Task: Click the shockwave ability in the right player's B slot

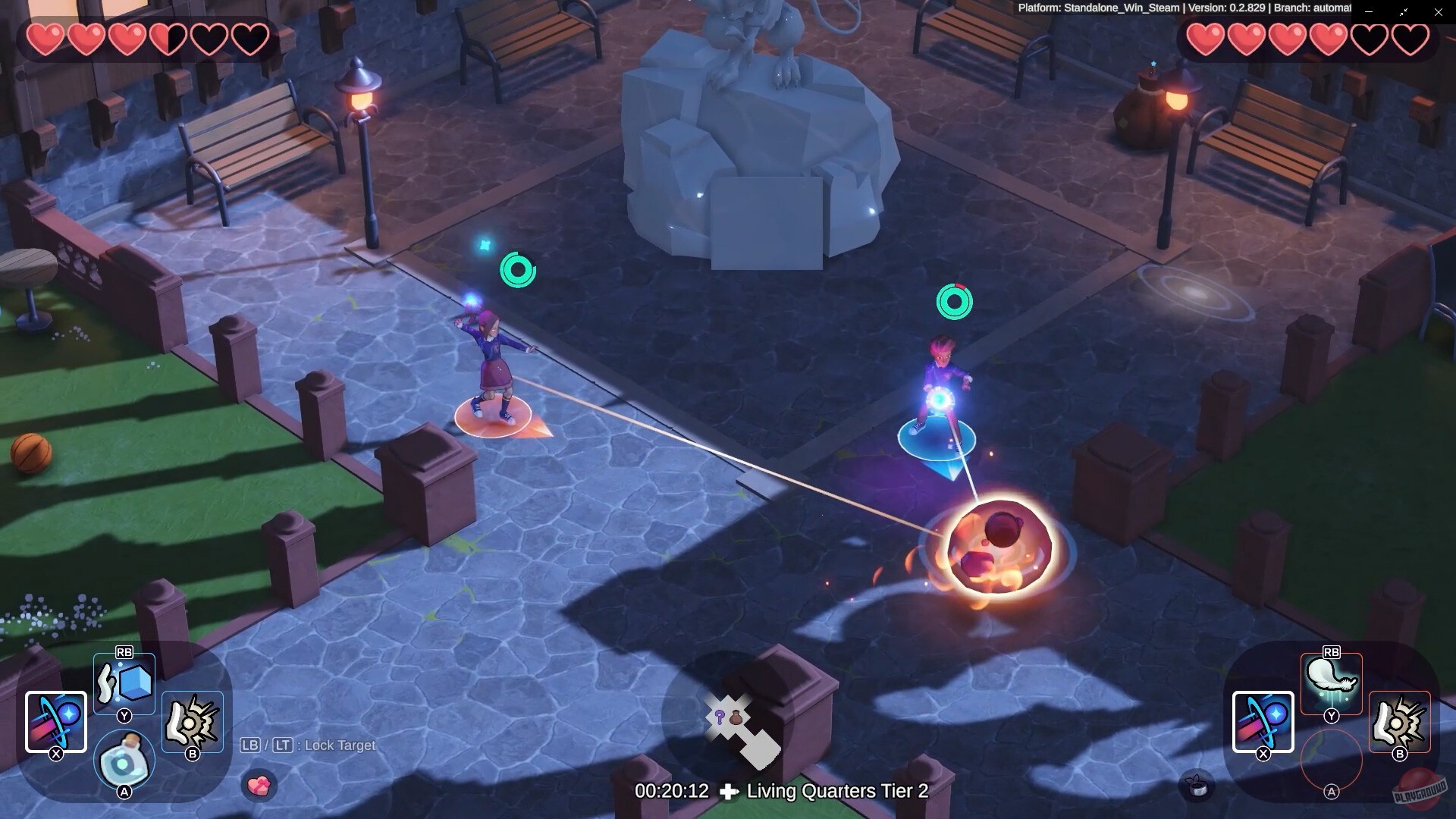Action: pyautogui.click(x=1398, y=719)
